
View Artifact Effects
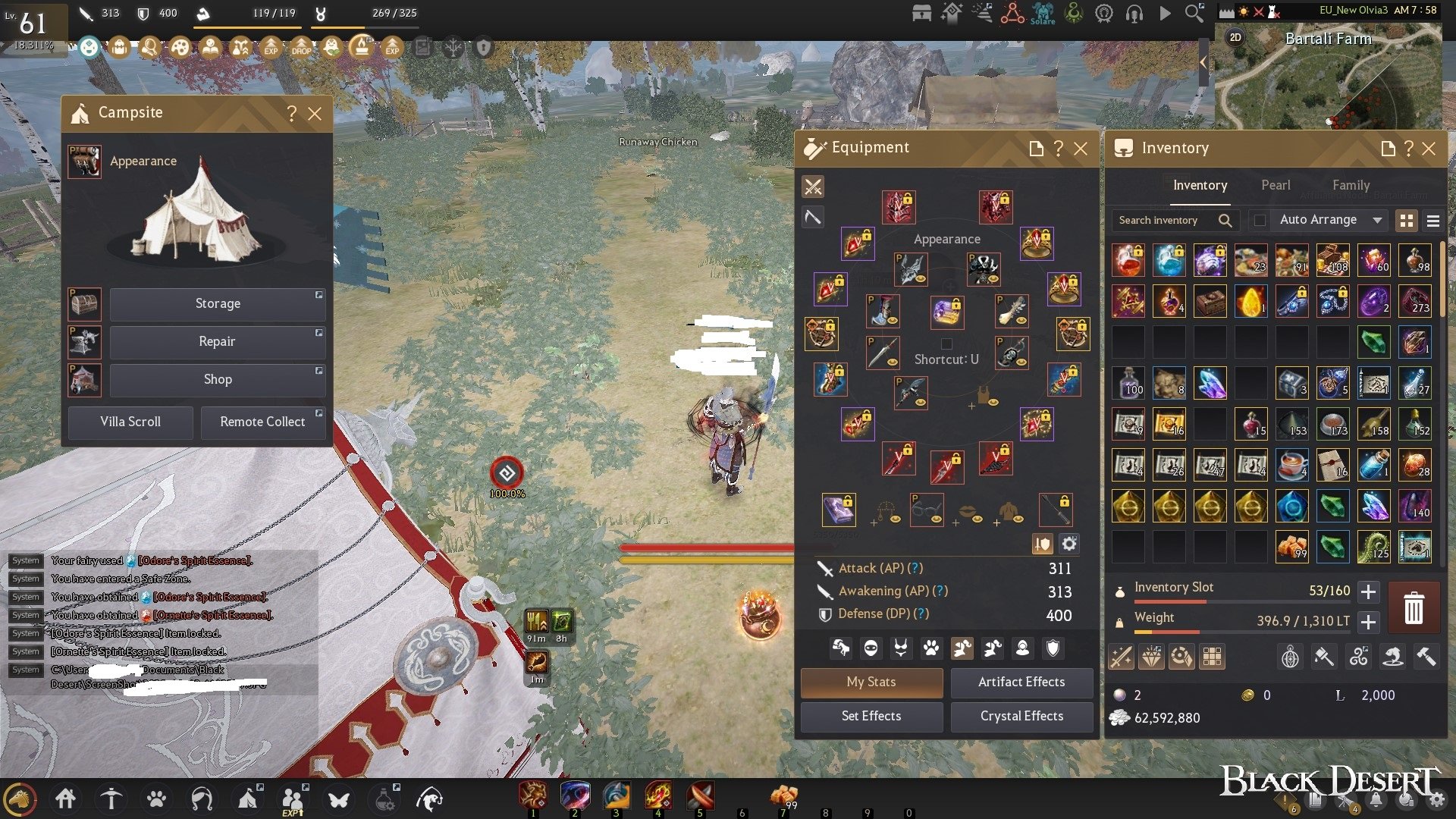(x=1021, y=682)
